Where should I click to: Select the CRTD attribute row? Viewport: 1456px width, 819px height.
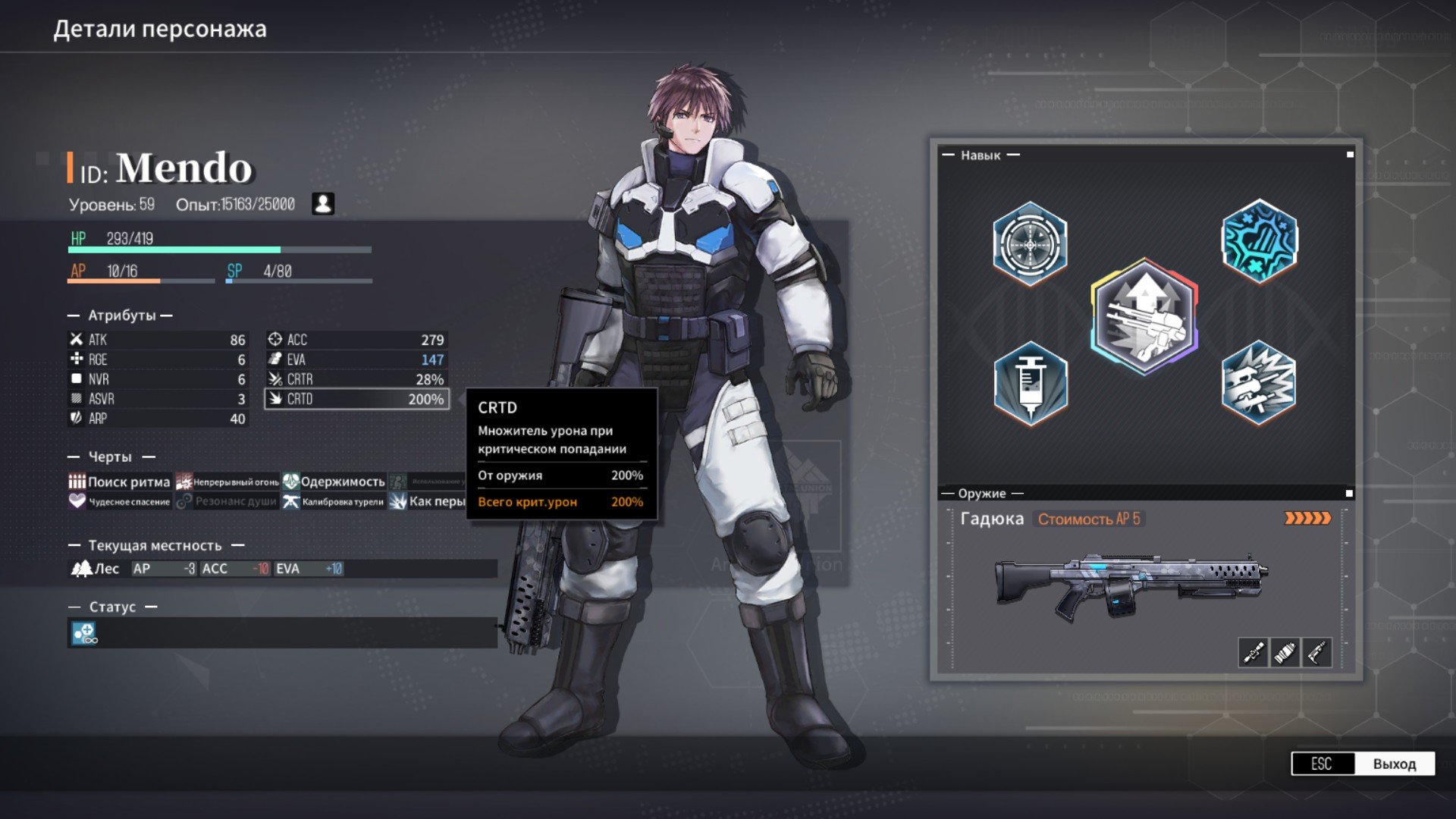point(356,399)
